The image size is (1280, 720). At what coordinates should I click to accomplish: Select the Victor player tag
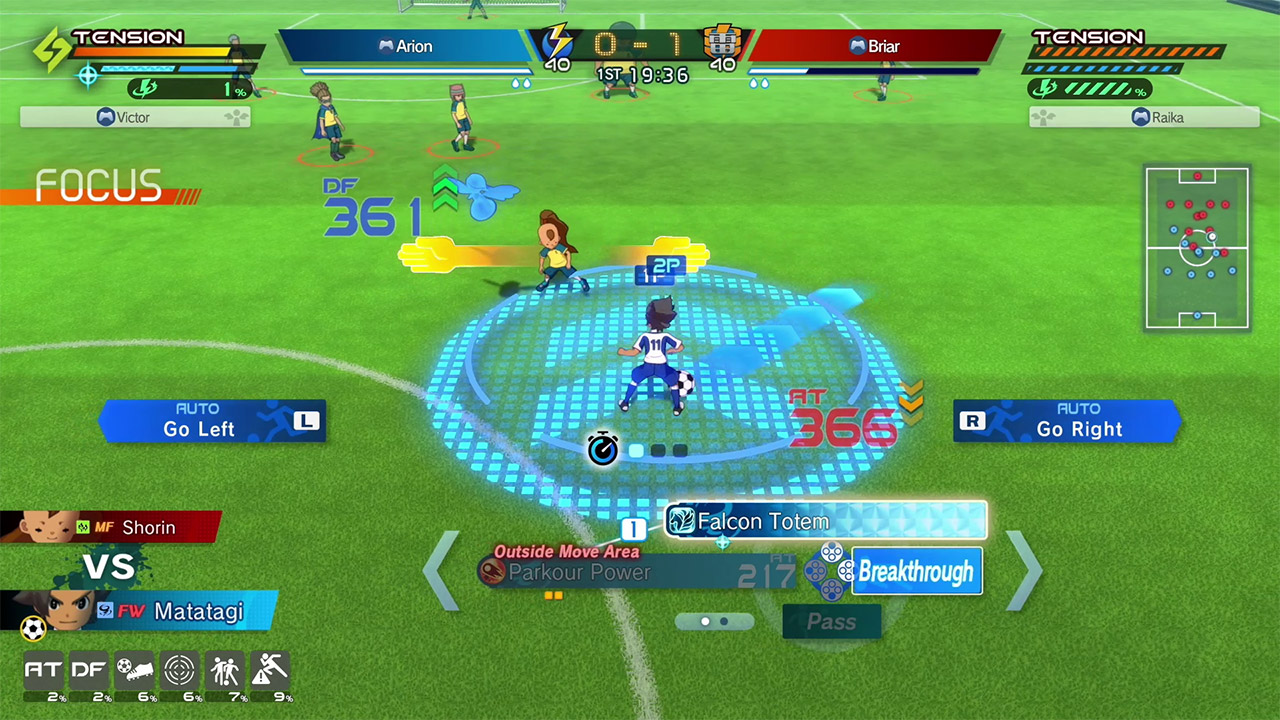point(135,117)
